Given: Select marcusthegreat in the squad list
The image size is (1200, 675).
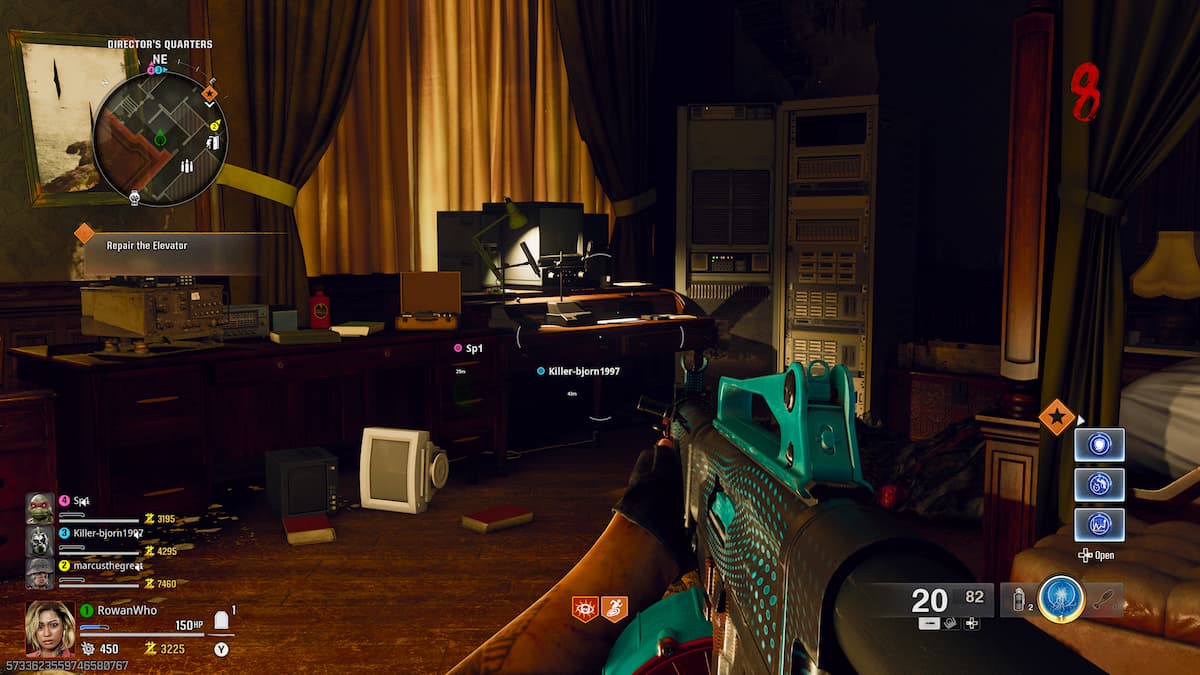Looking at the screenshot, I should point(108,565).
